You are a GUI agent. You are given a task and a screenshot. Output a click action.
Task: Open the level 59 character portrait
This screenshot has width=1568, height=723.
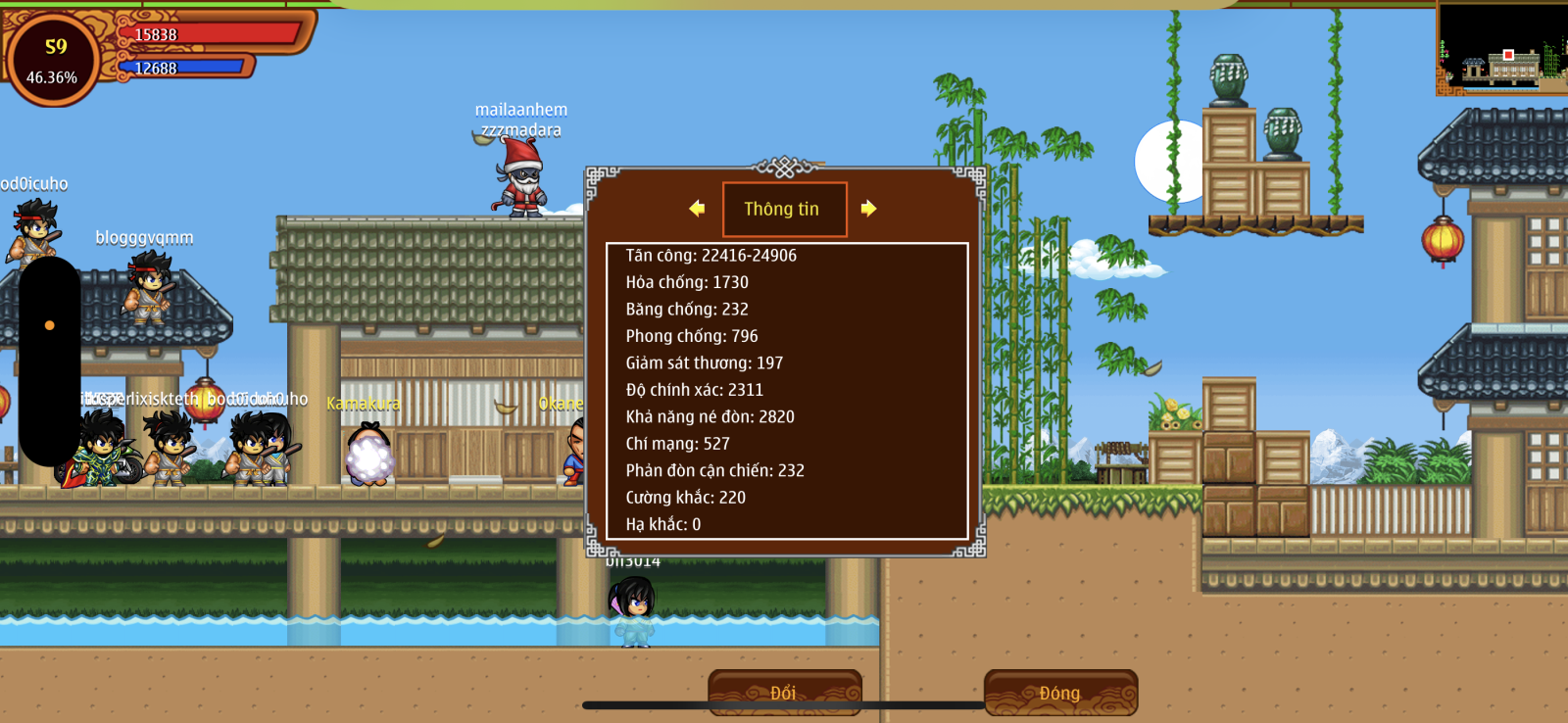[53, 61]
